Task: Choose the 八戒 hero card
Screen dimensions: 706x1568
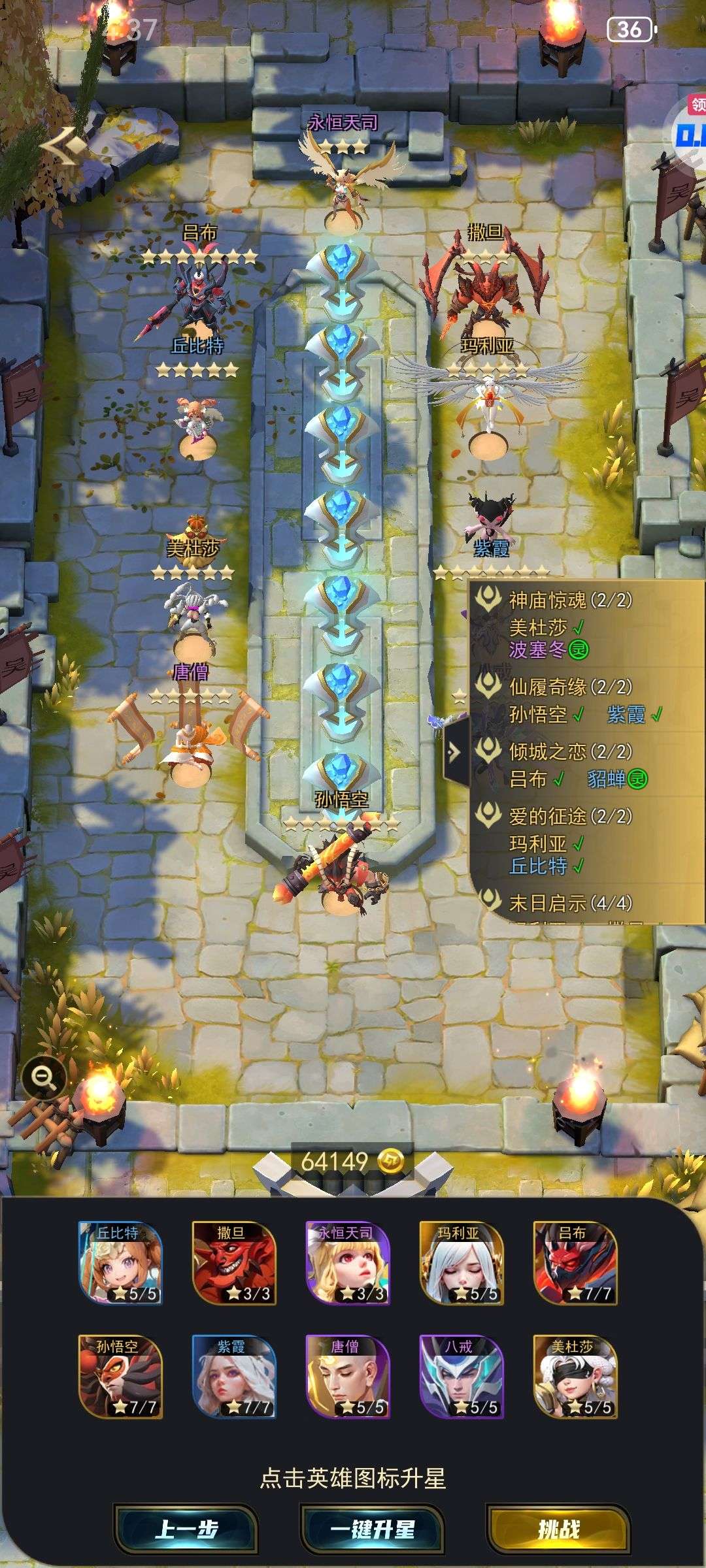Action: (x=462, y=1376)
